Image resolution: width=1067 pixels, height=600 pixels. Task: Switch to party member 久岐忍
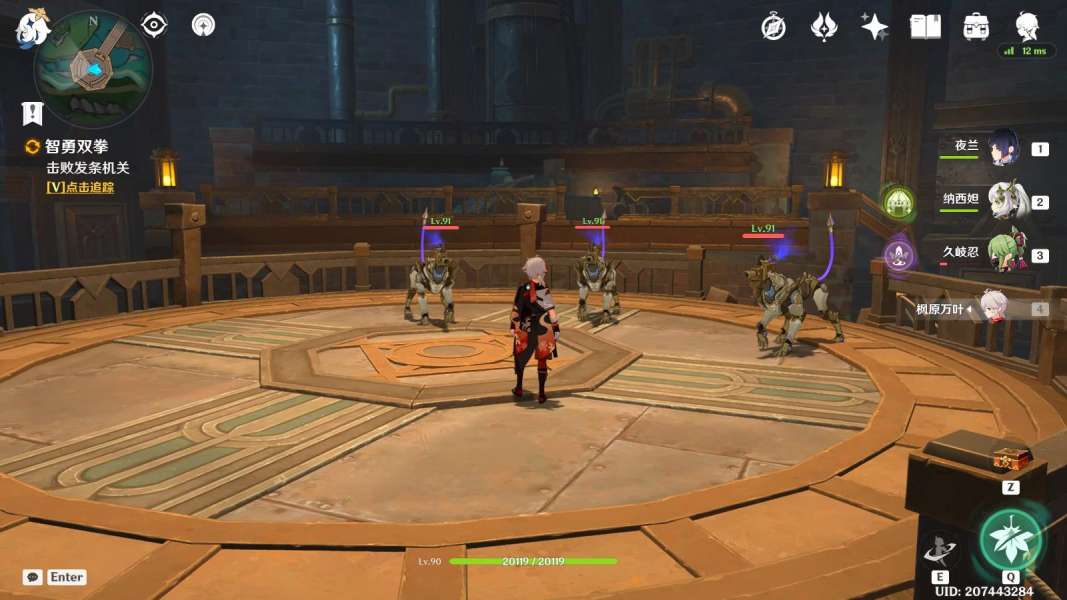tap(1005, 254)
